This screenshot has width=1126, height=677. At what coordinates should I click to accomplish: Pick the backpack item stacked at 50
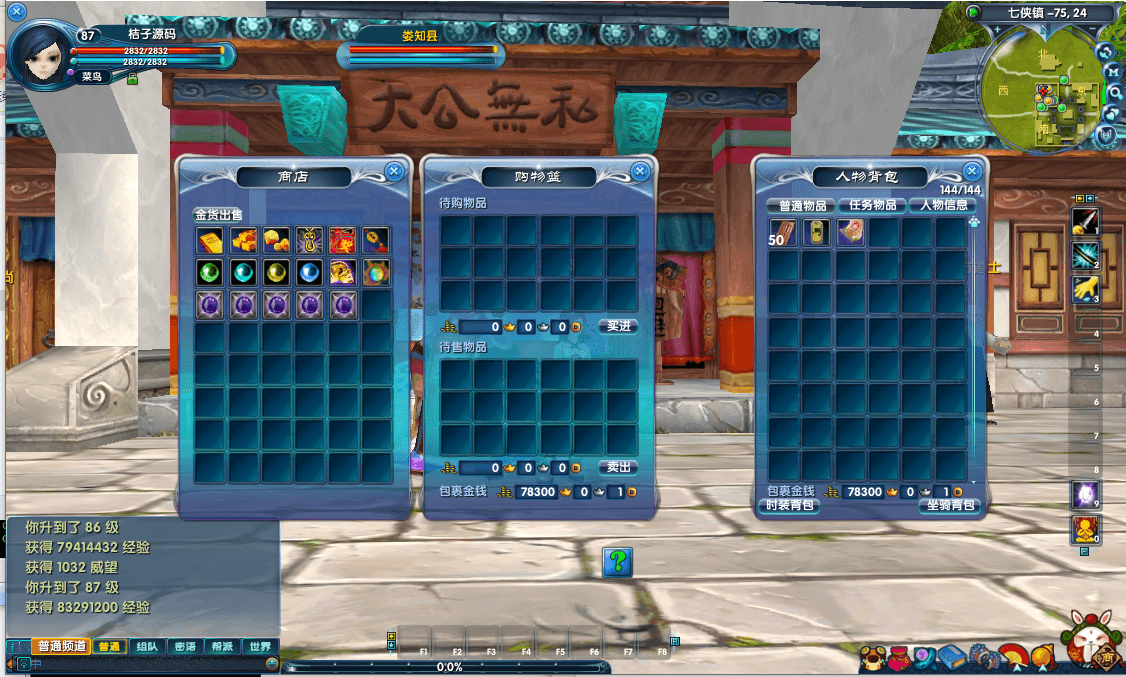click(x=783, y=233)
